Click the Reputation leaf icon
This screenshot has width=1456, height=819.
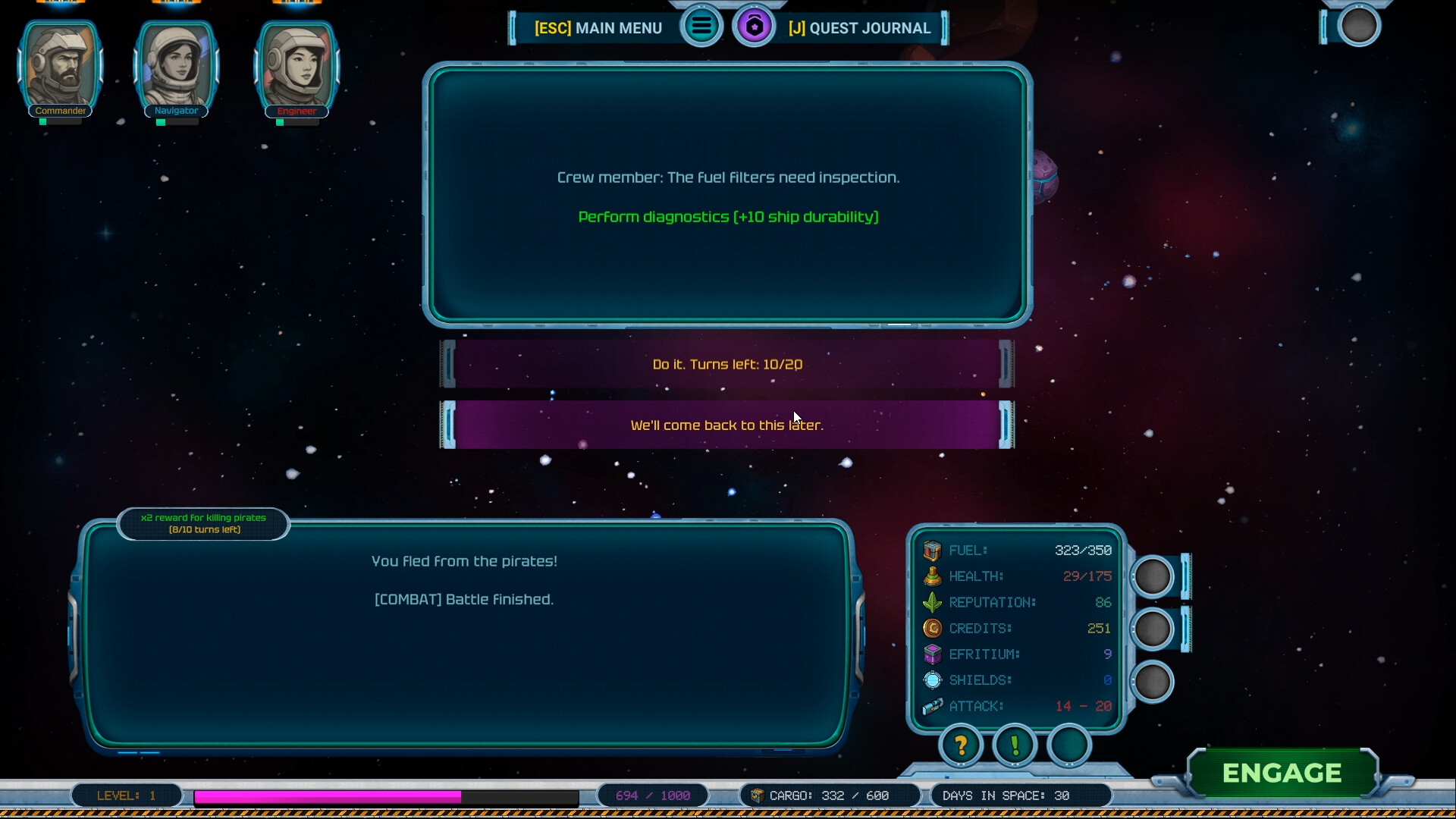point(932,601)
